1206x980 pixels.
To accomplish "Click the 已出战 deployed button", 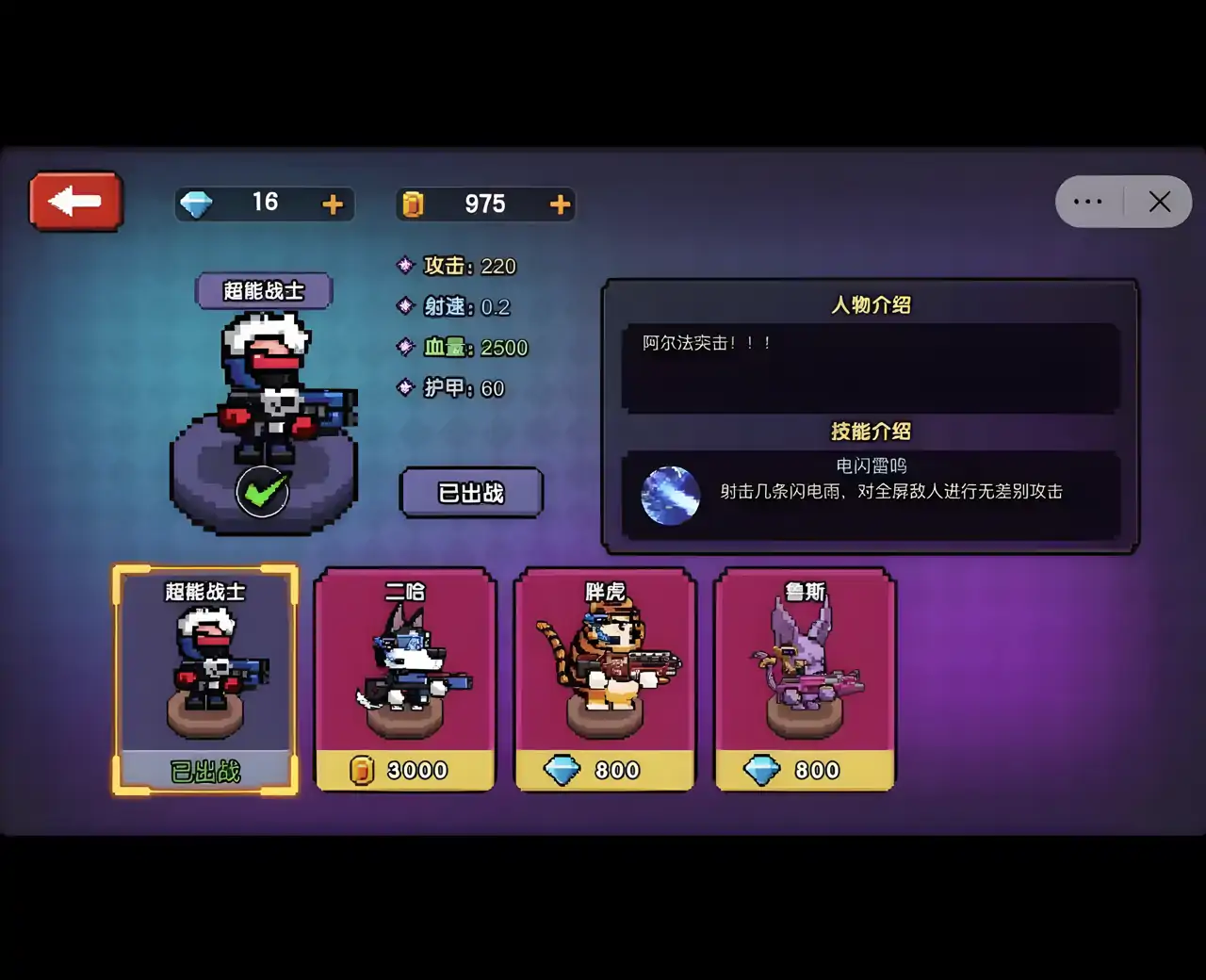I will (x=471, y=494).
